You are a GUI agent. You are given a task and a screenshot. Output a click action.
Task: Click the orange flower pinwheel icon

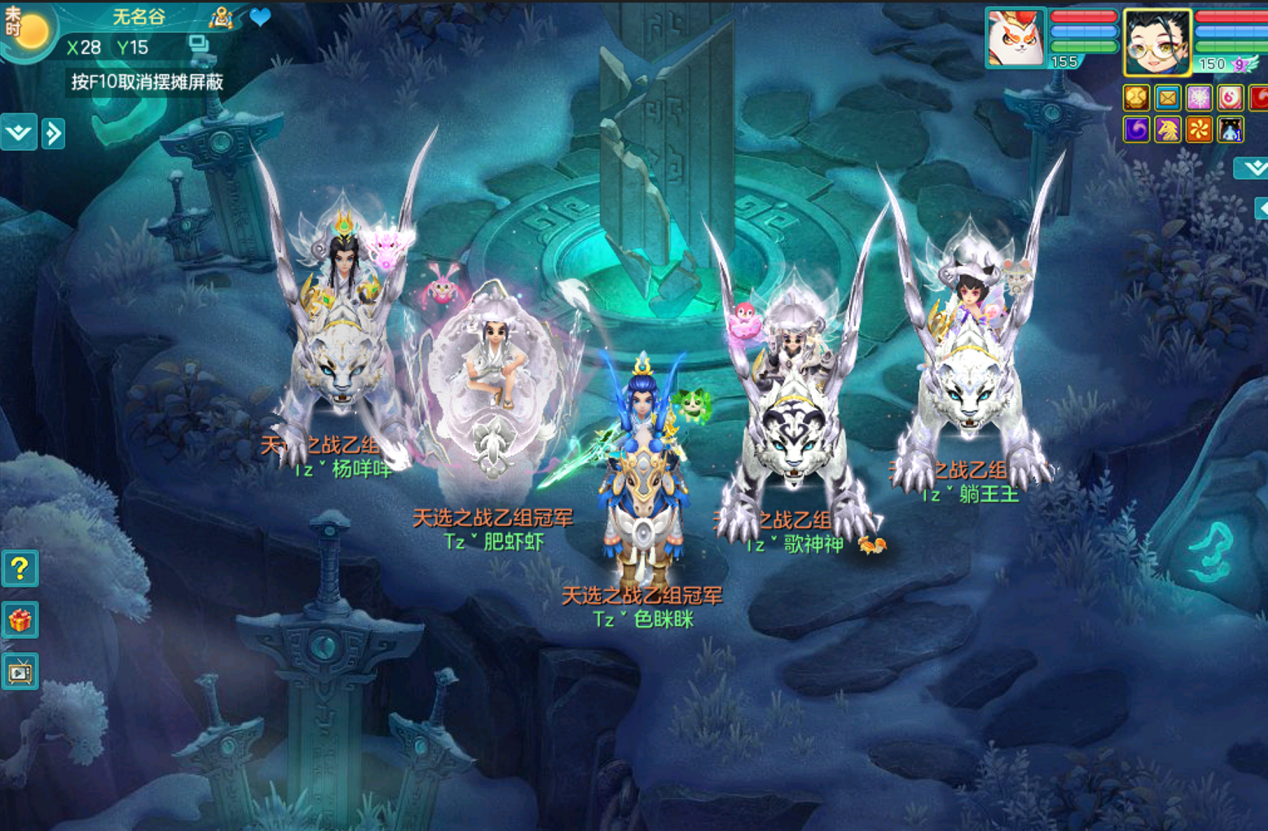(1199, 129)
